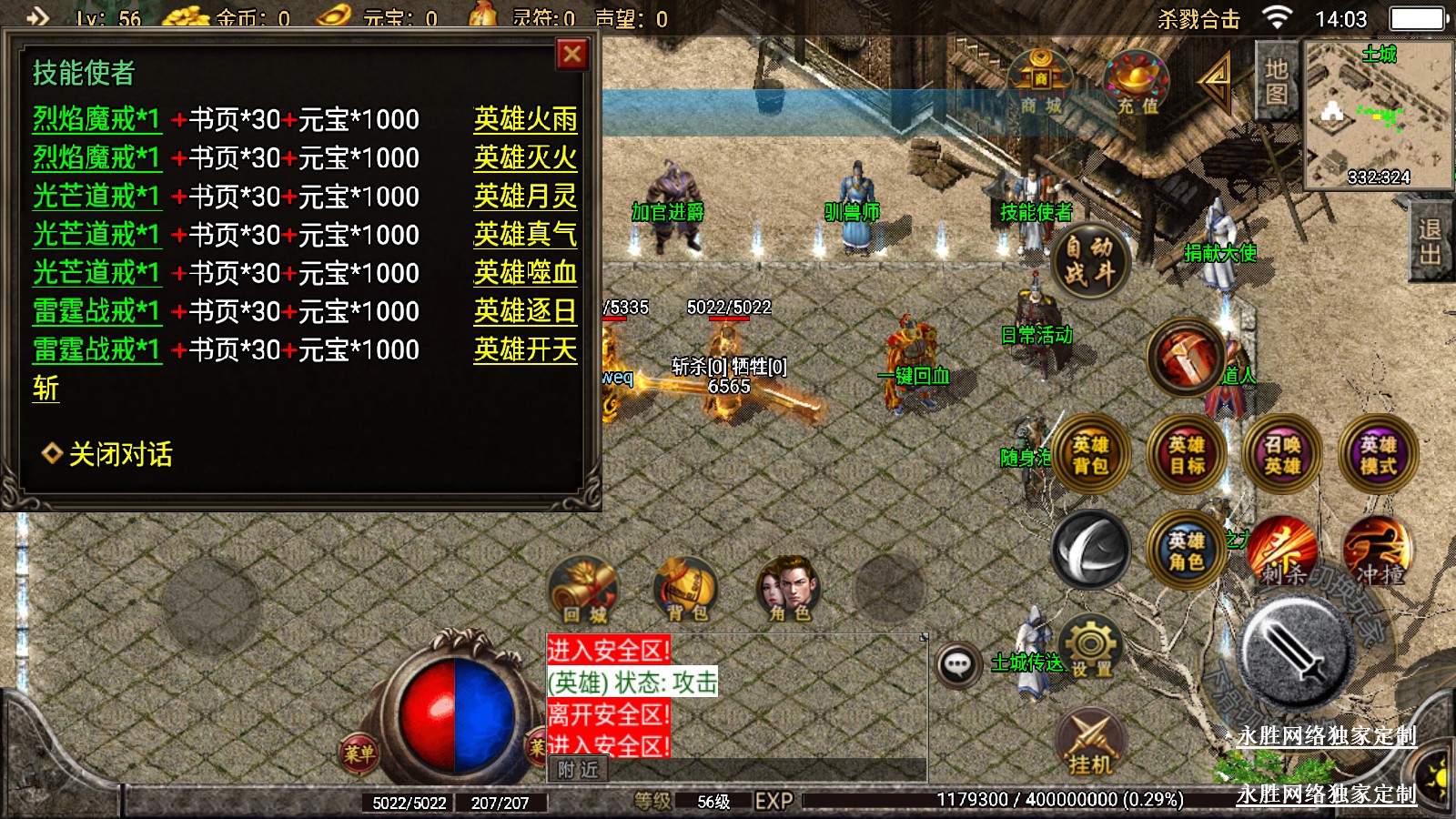The width and height of the screenshot is (1456, 819).
Task: Click the 土城 minimap
Action: [x=1379, y=114]
